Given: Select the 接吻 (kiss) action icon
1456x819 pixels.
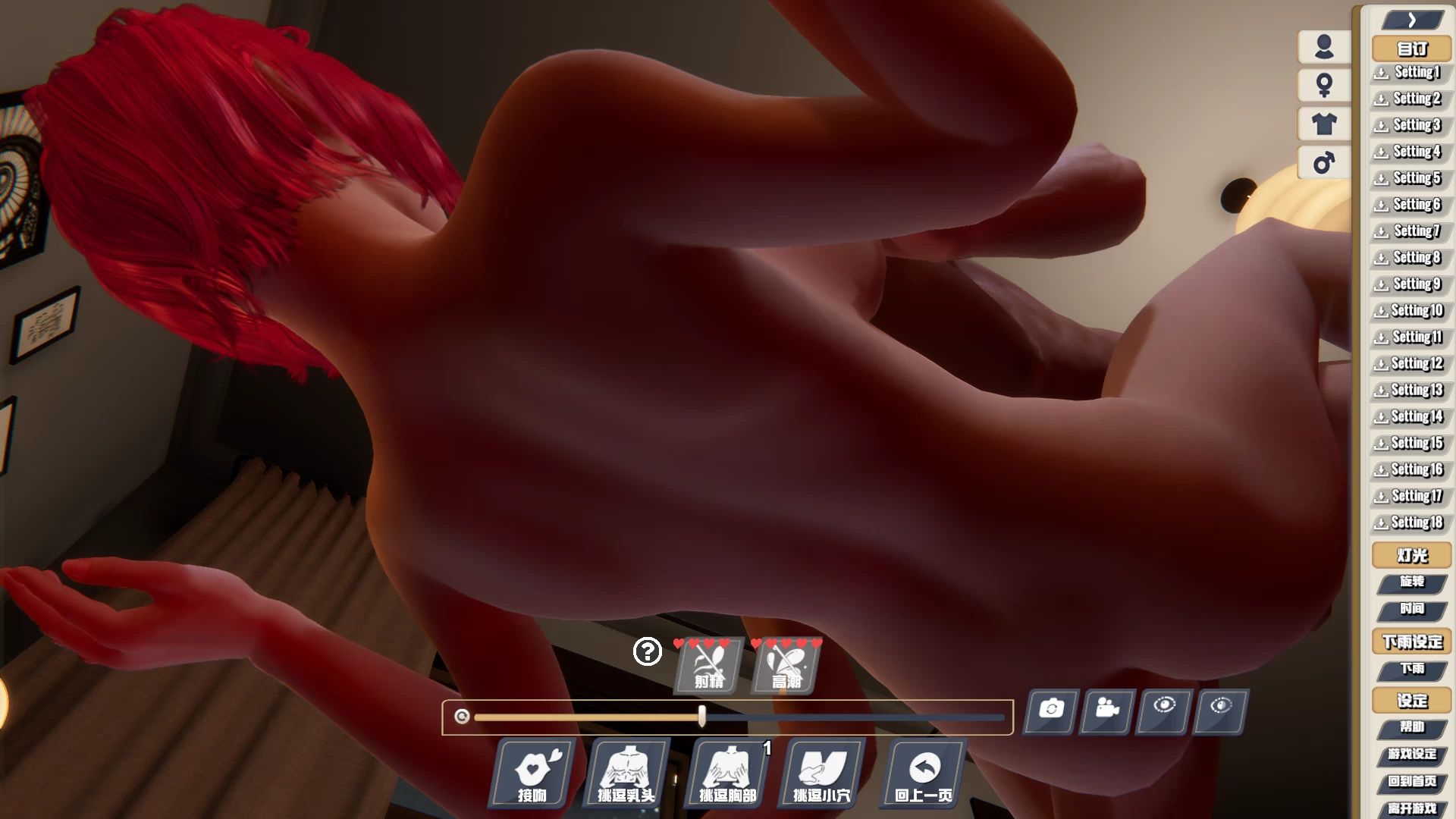Looking at the screenshot, I should click(x=532, y=774).
